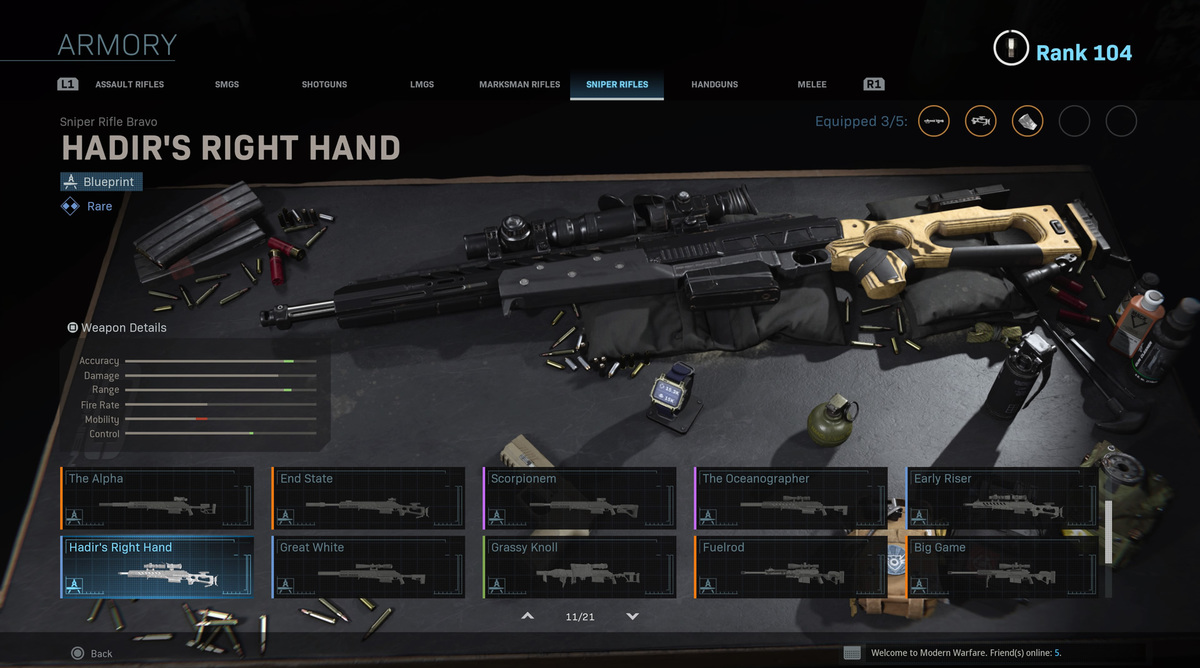Select The Alpha blueprint tile
This screenshot has height=668, width=1200.
pyautogui.click(x=157, y=498)
